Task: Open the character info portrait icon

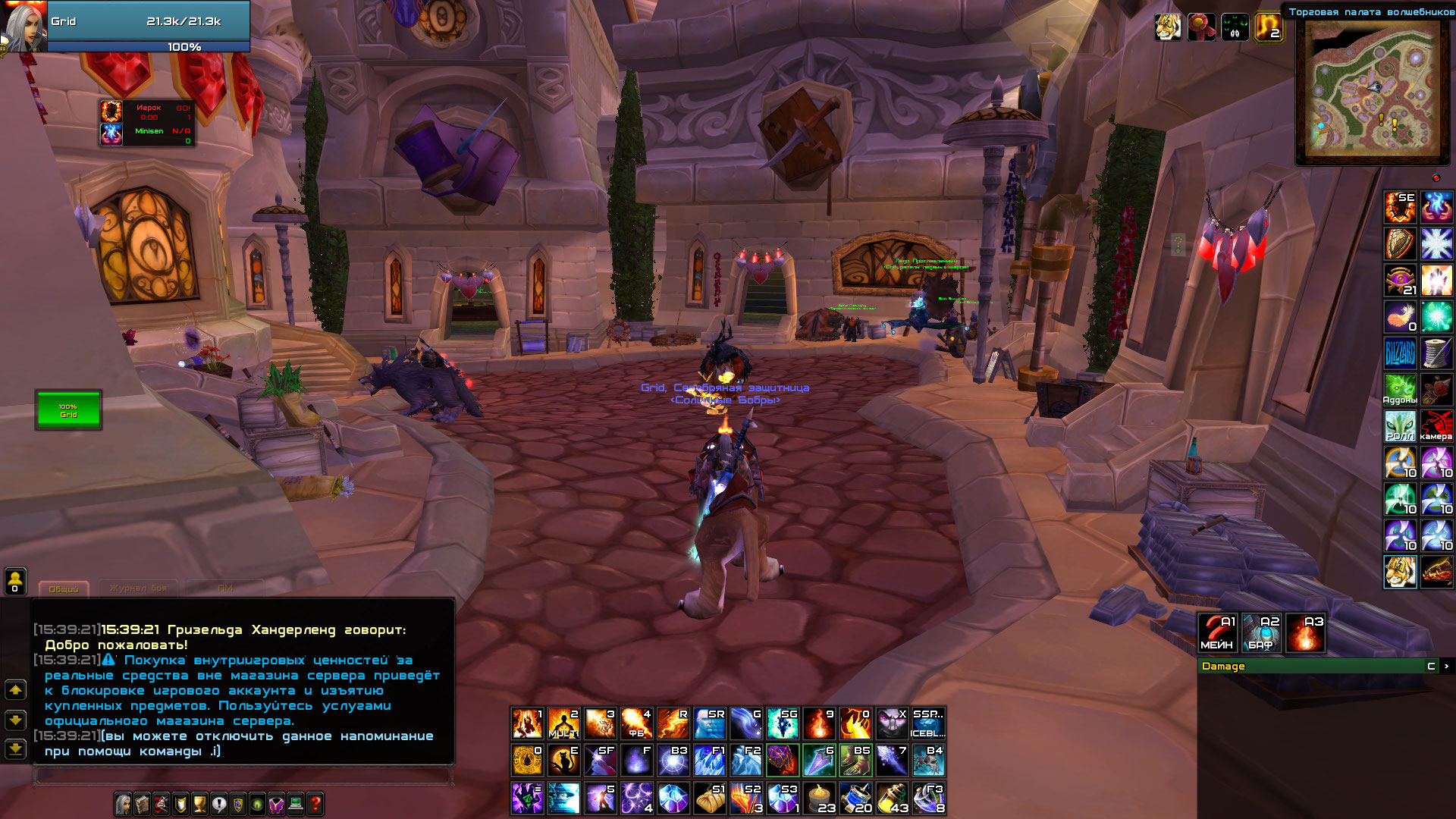Action: (x=122, y=805)
